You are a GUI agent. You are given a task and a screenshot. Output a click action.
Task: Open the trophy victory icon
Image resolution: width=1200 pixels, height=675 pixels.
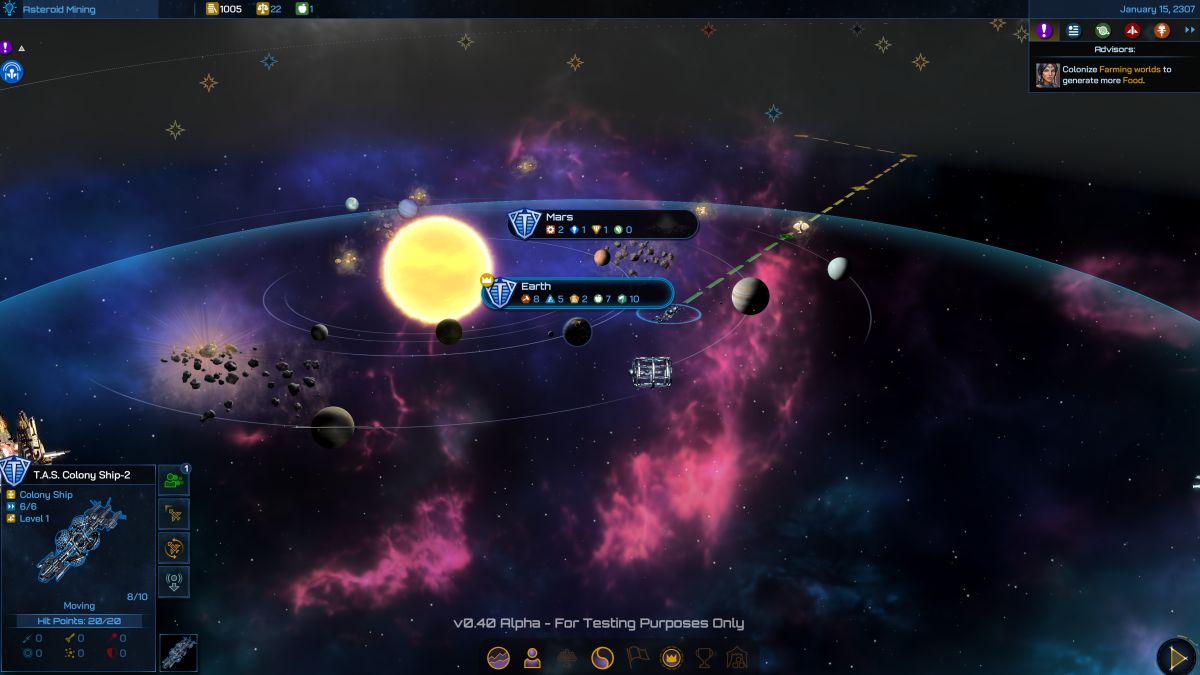pos(705,657)
